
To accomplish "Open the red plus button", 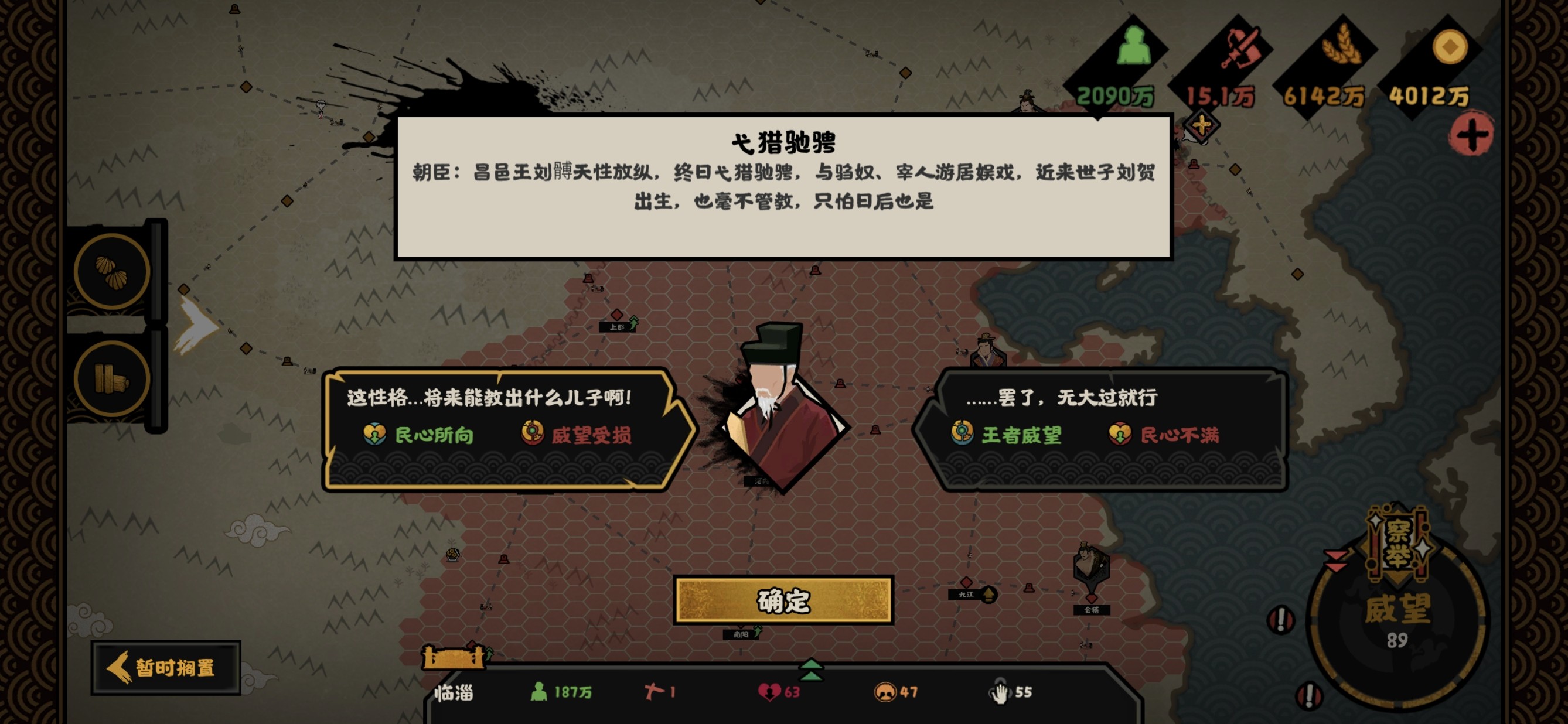I will point(1471,135).
